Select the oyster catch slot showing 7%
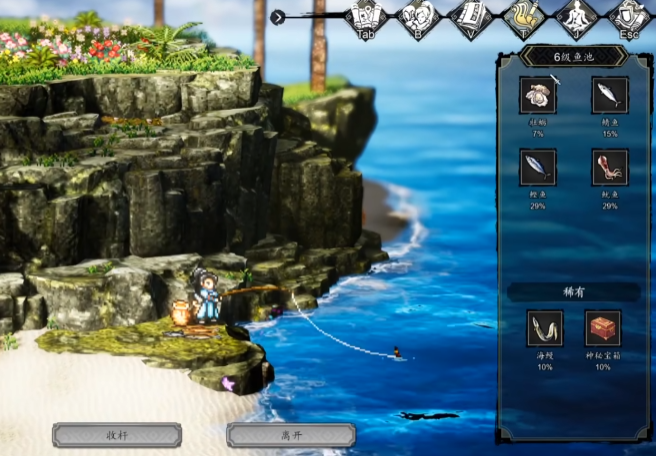 coord(538,96)
